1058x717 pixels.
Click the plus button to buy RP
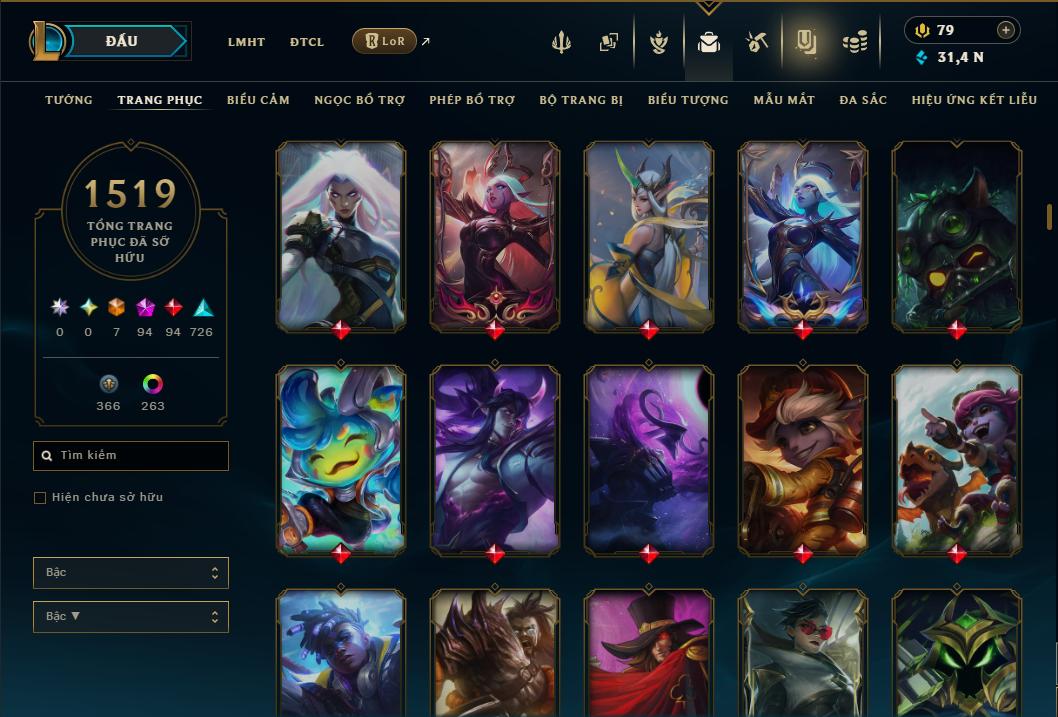(1006, 30)
